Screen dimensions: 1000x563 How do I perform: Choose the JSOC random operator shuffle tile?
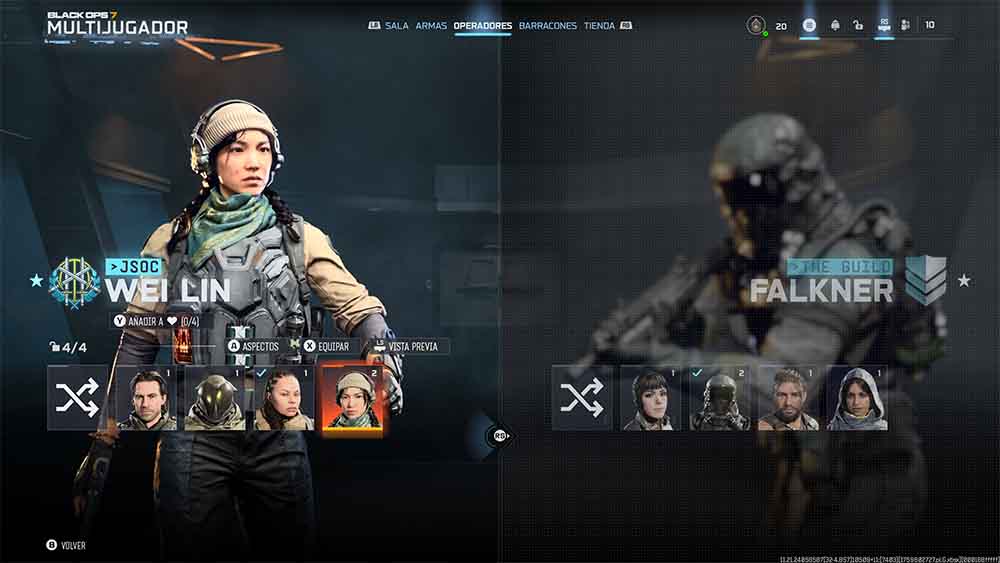coord(78,398)
